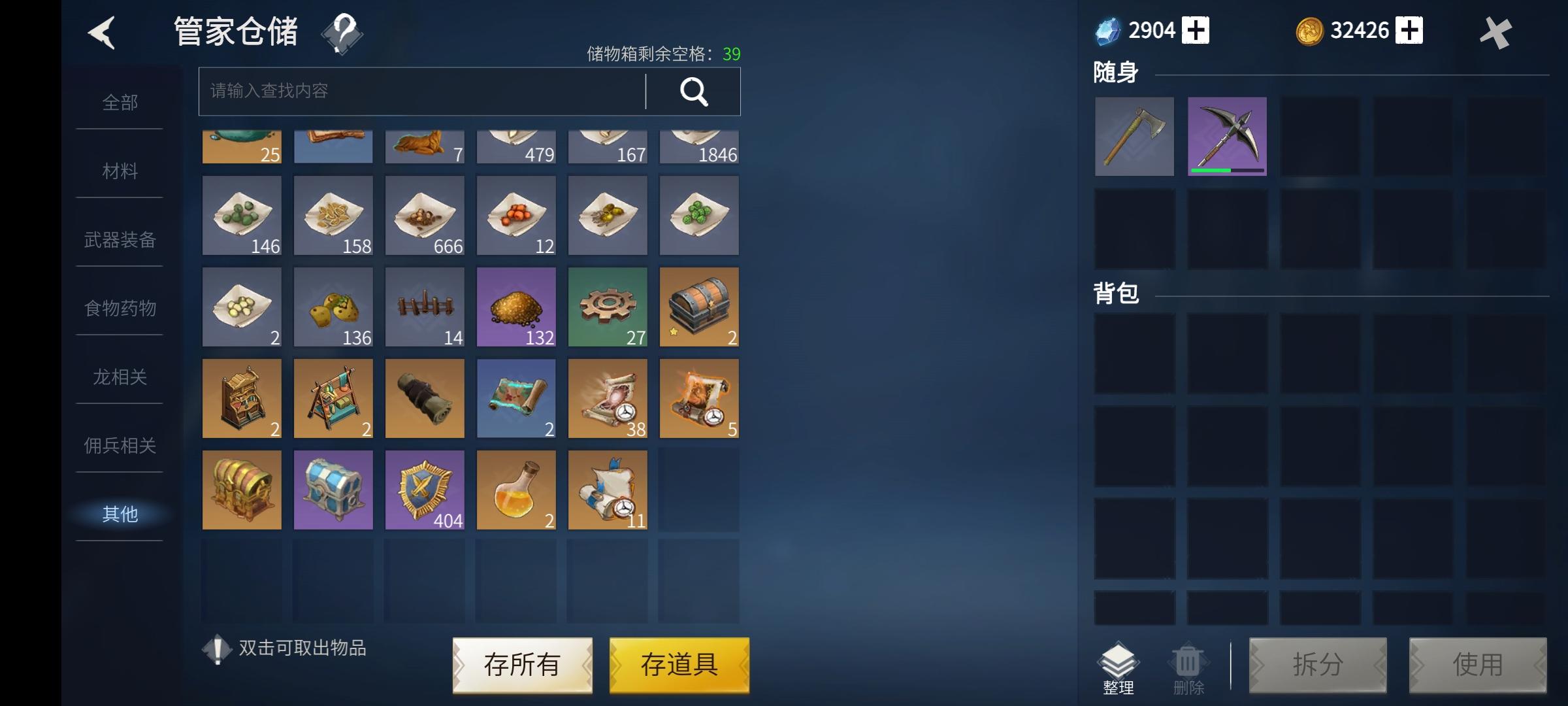
Task: Select the golden treasure chest item
Action: click(242, 490)
